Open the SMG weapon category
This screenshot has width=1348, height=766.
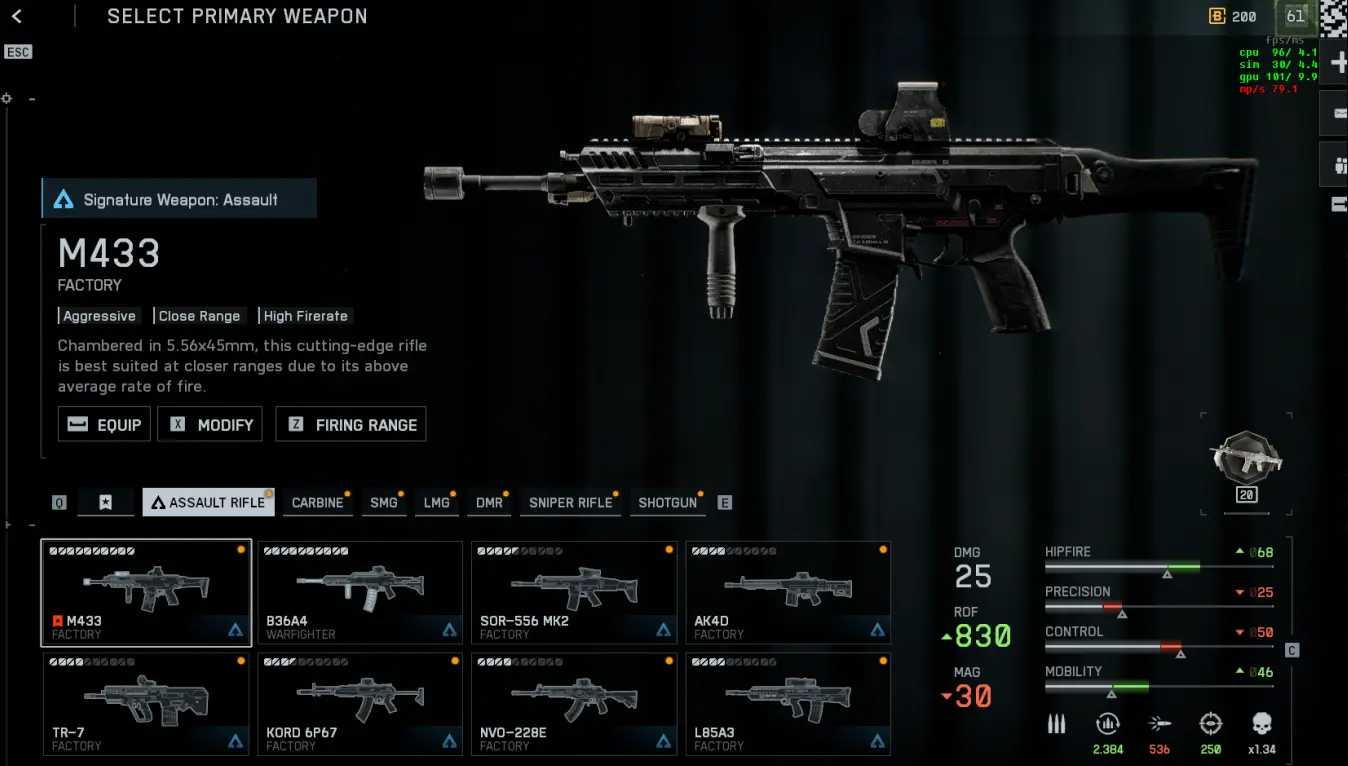tap(384, 502)
